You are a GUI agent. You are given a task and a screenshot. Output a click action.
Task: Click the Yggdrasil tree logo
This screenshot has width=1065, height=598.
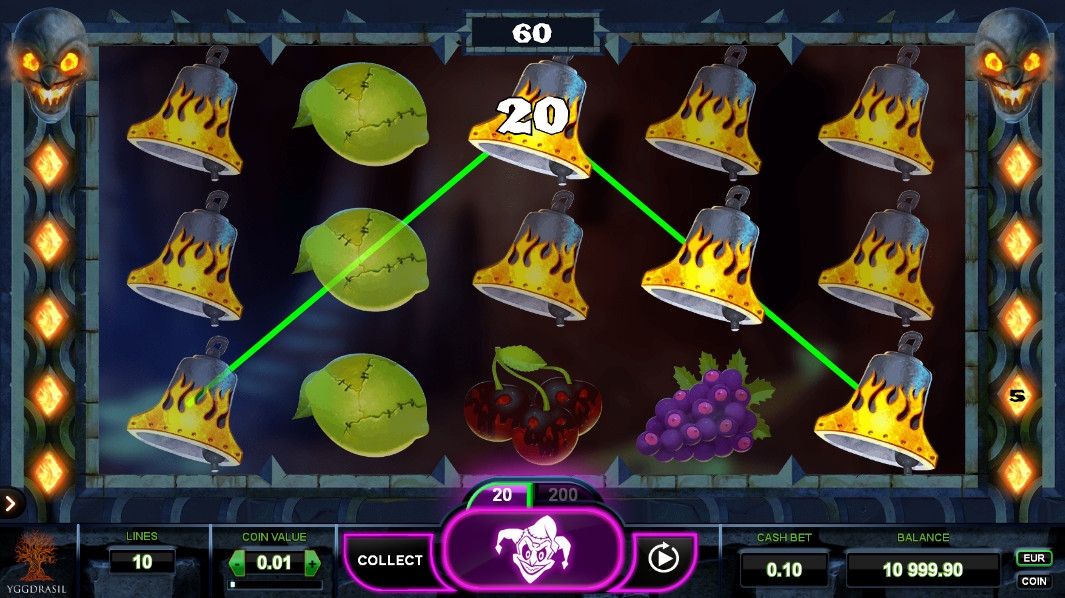coord(38,559)
